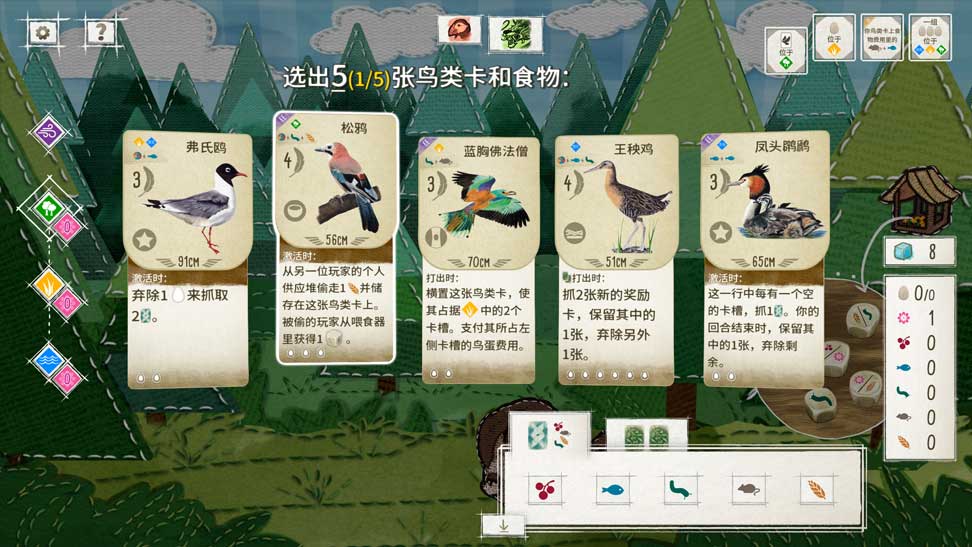
Task: Open the settings gear menu
Action: tap(42, 32)
